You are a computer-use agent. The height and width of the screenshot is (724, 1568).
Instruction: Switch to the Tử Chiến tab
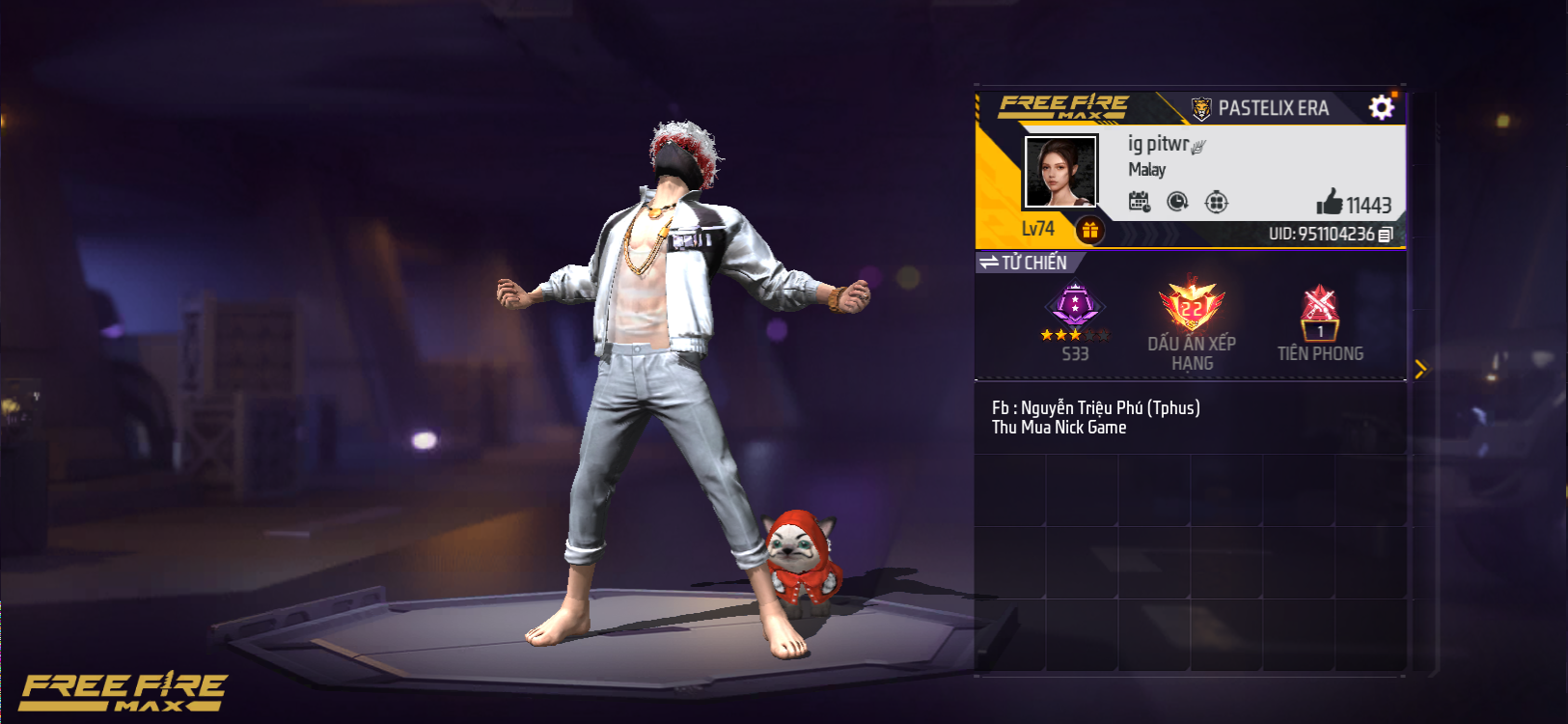click(1032, 260)
